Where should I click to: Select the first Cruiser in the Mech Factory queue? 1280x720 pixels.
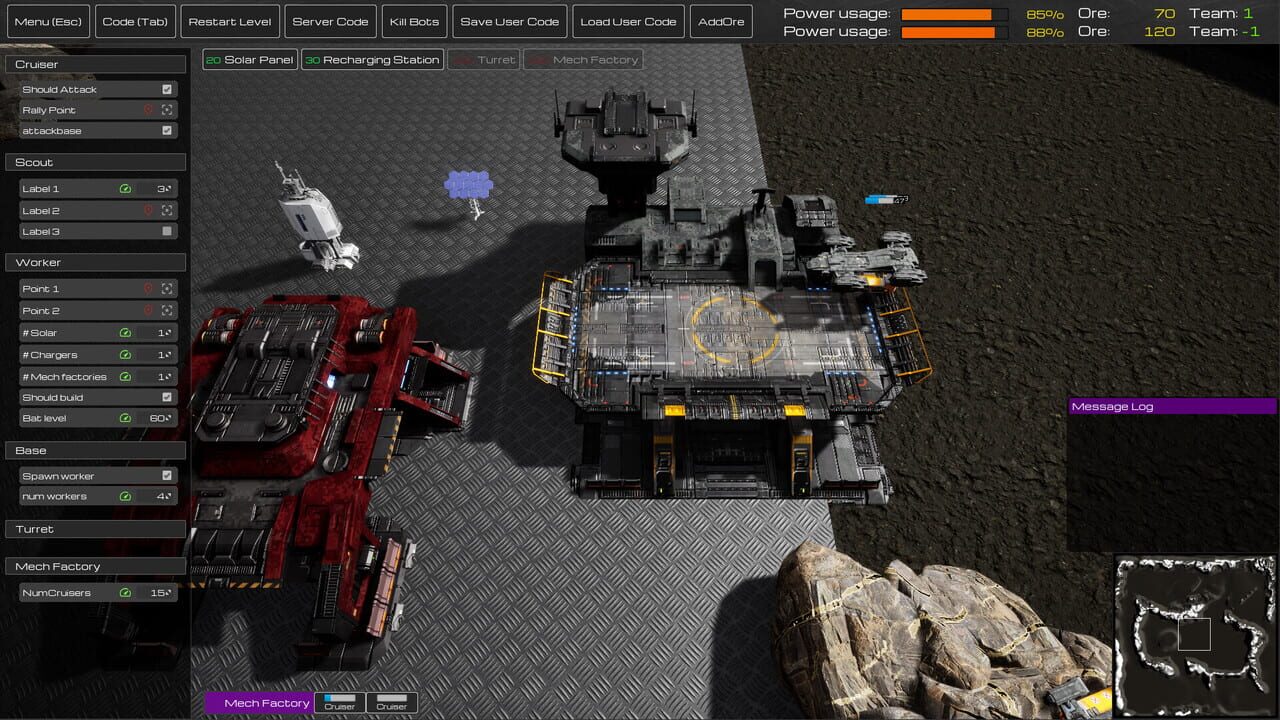point(339,703)
